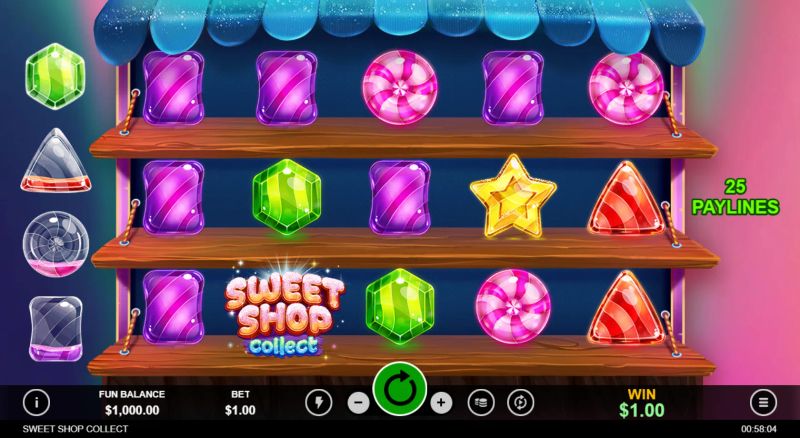Decrease the bet with the minus button

pos(358,403)
